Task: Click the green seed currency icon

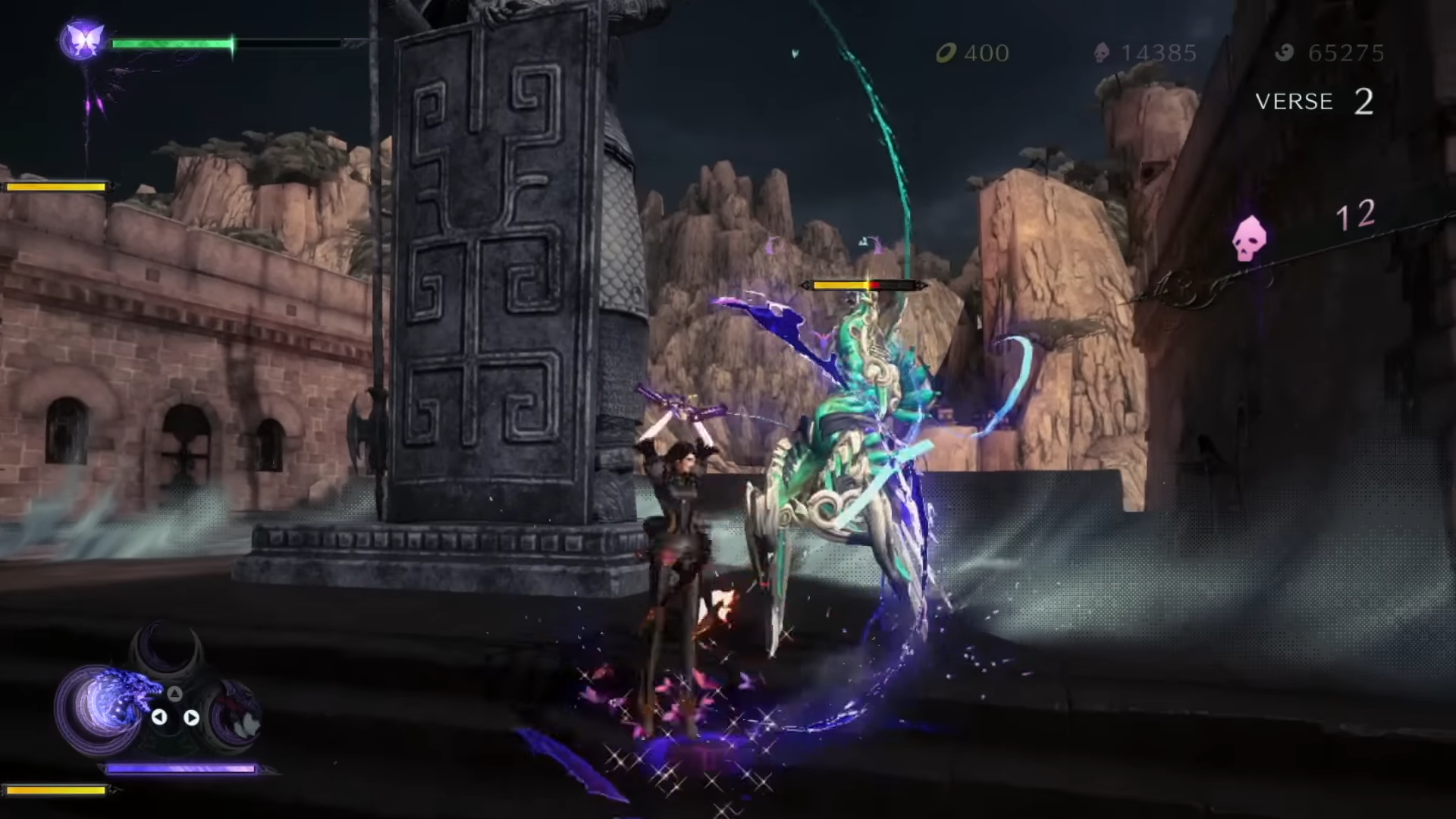Action: tap(946, 53)
